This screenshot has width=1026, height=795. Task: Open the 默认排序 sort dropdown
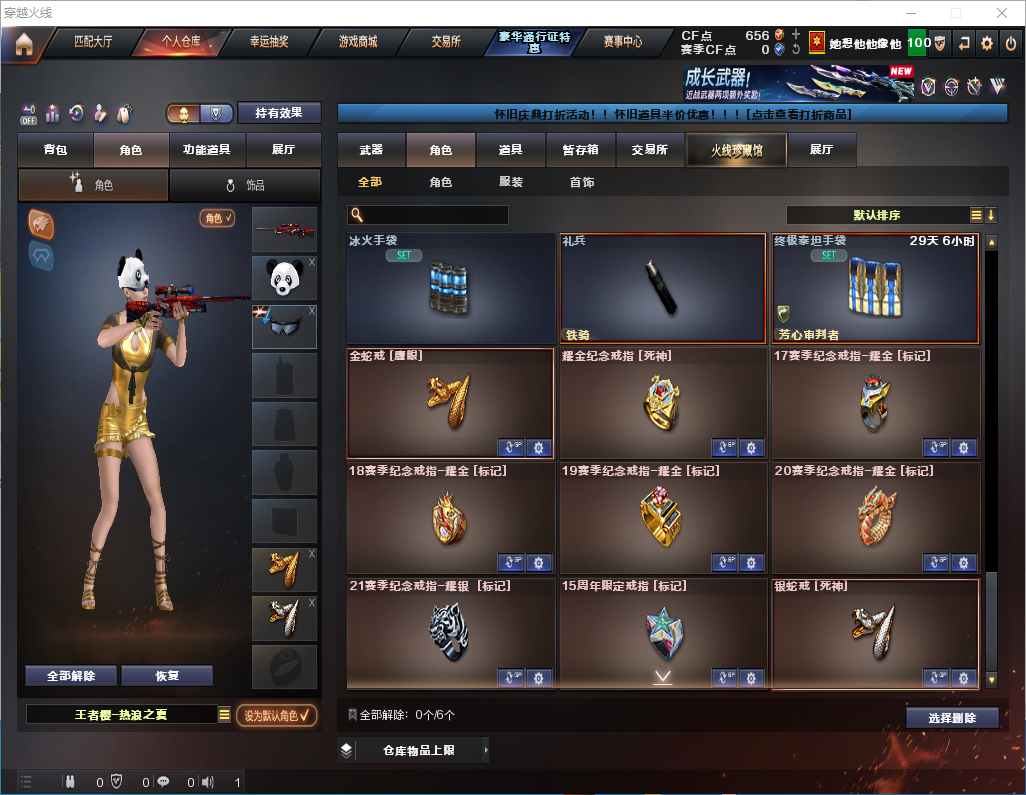tap(884, 215)
